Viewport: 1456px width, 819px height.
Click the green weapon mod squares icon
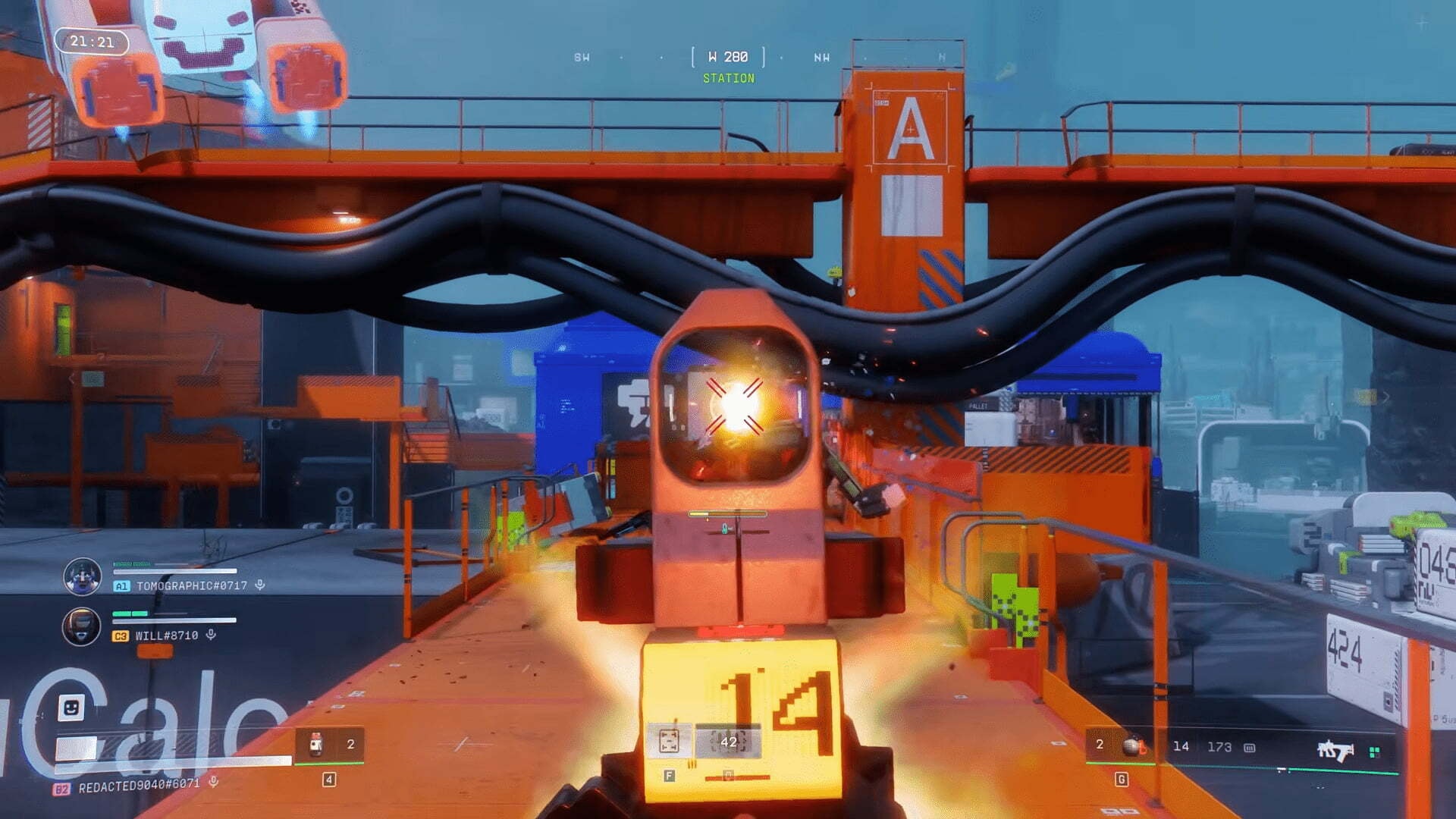(1374, 752)
